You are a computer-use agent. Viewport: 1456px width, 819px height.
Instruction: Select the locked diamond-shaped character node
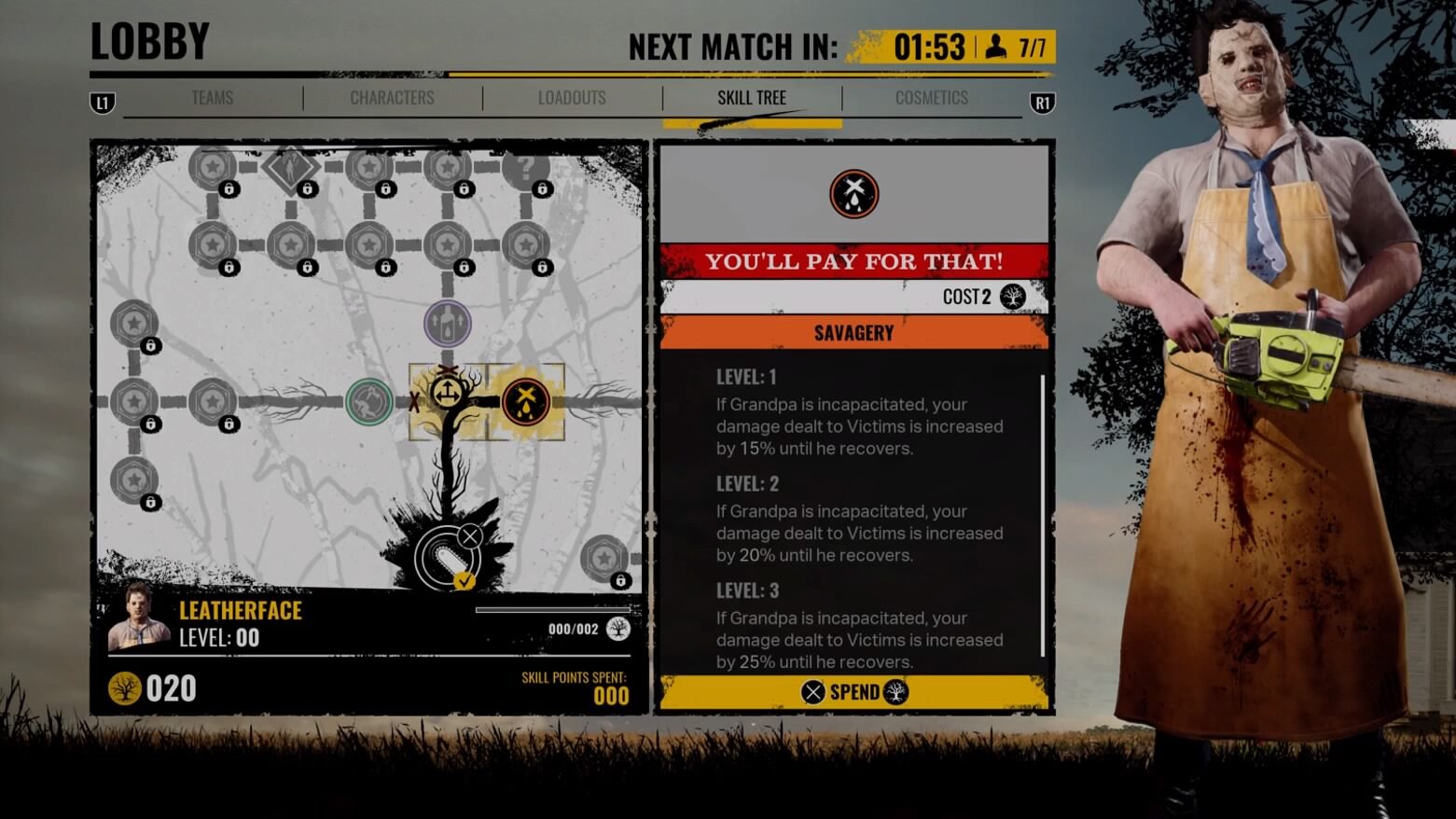pos(291,169)
